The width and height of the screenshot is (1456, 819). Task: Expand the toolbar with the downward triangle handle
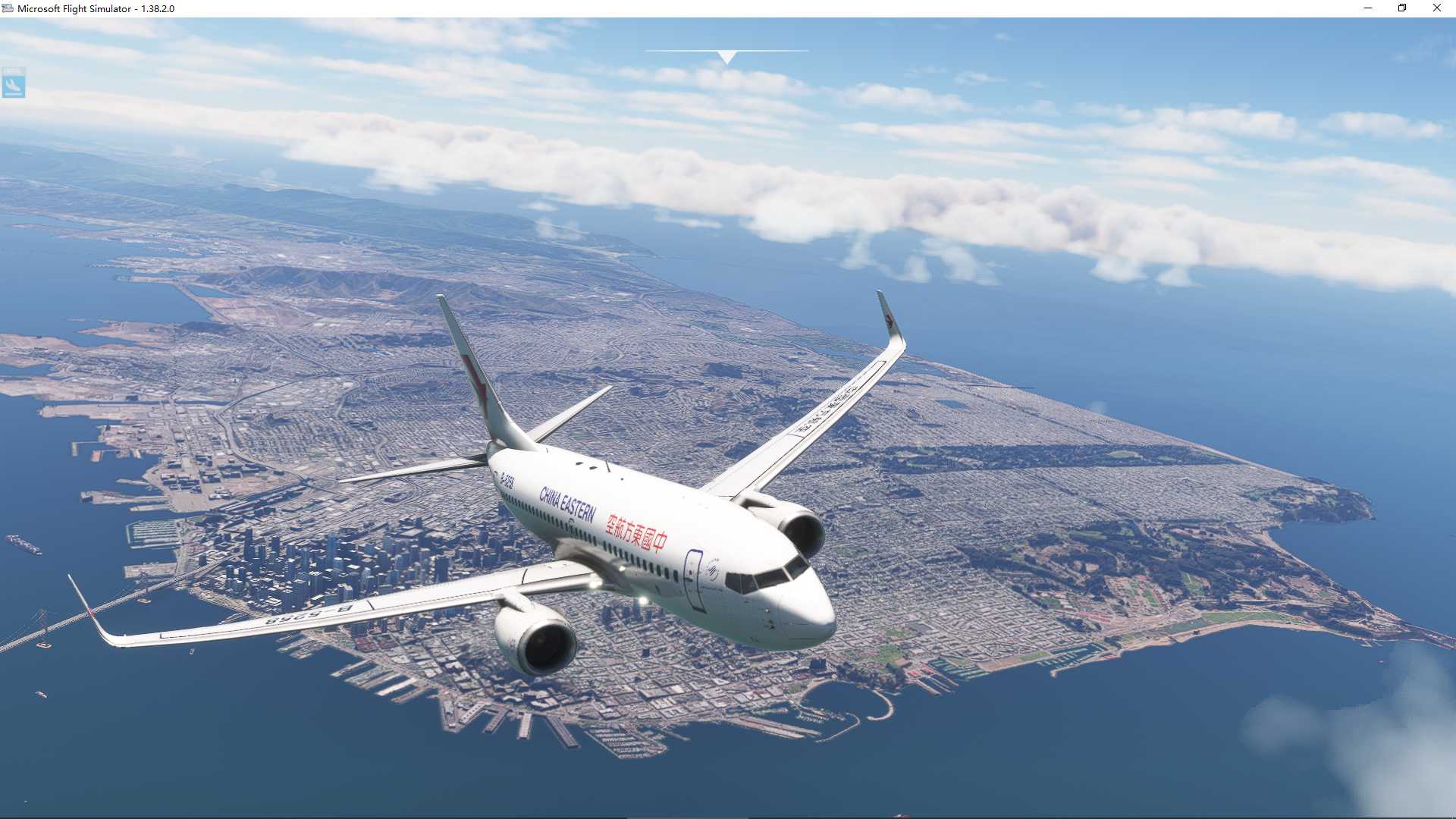(726, 57)
